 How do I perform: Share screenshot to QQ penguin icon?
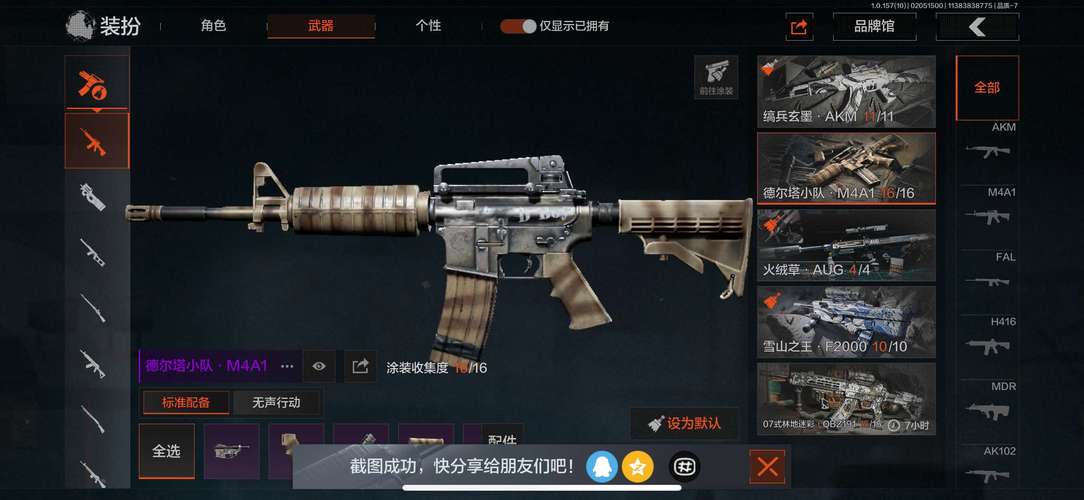point(601,466)
